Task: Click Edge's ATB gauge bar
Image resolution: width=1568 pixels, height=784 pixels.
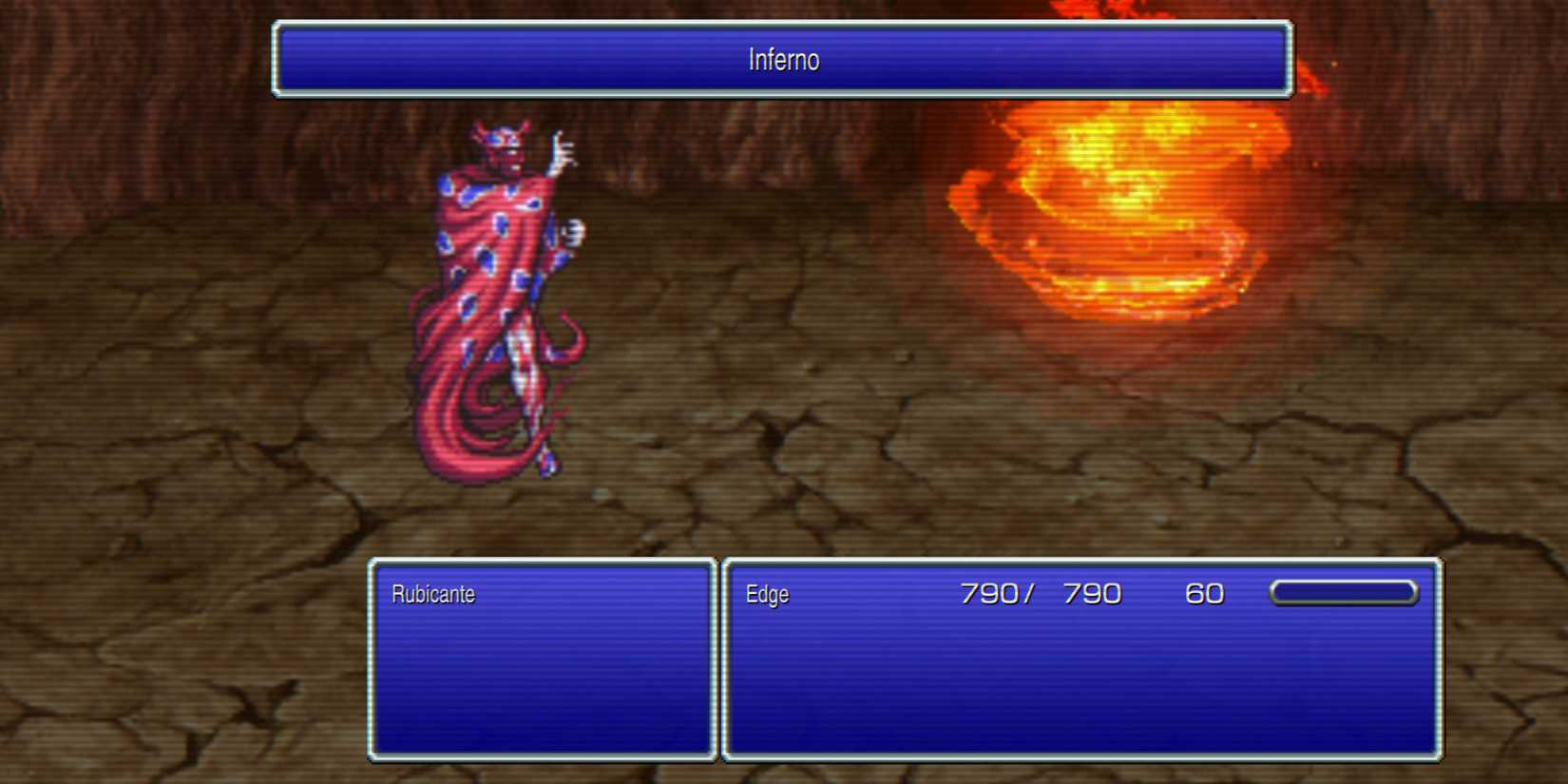Action: (1343, 593)
